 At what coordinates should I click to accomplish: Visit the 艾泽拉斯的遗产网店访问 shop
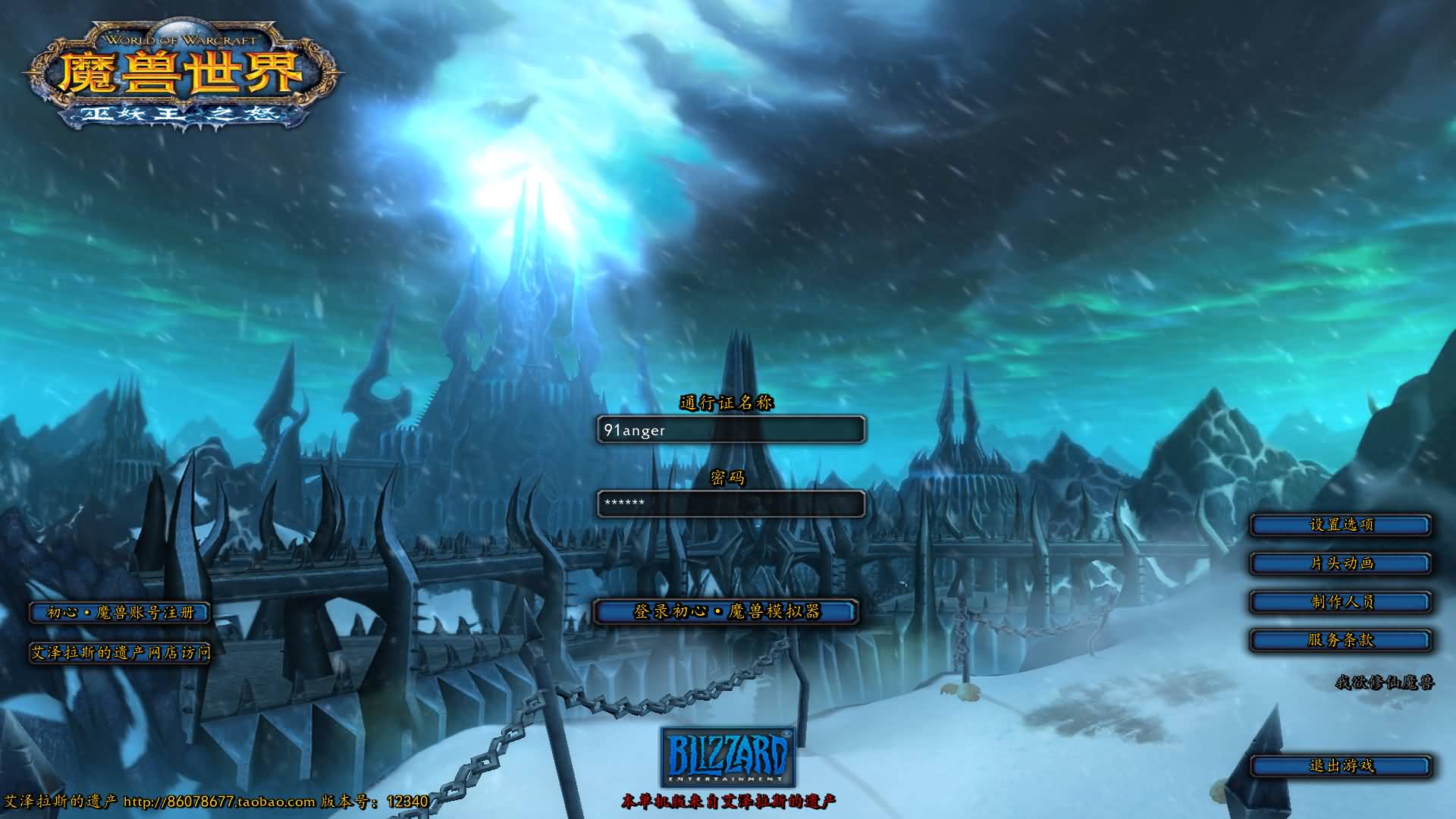(120, 652)
